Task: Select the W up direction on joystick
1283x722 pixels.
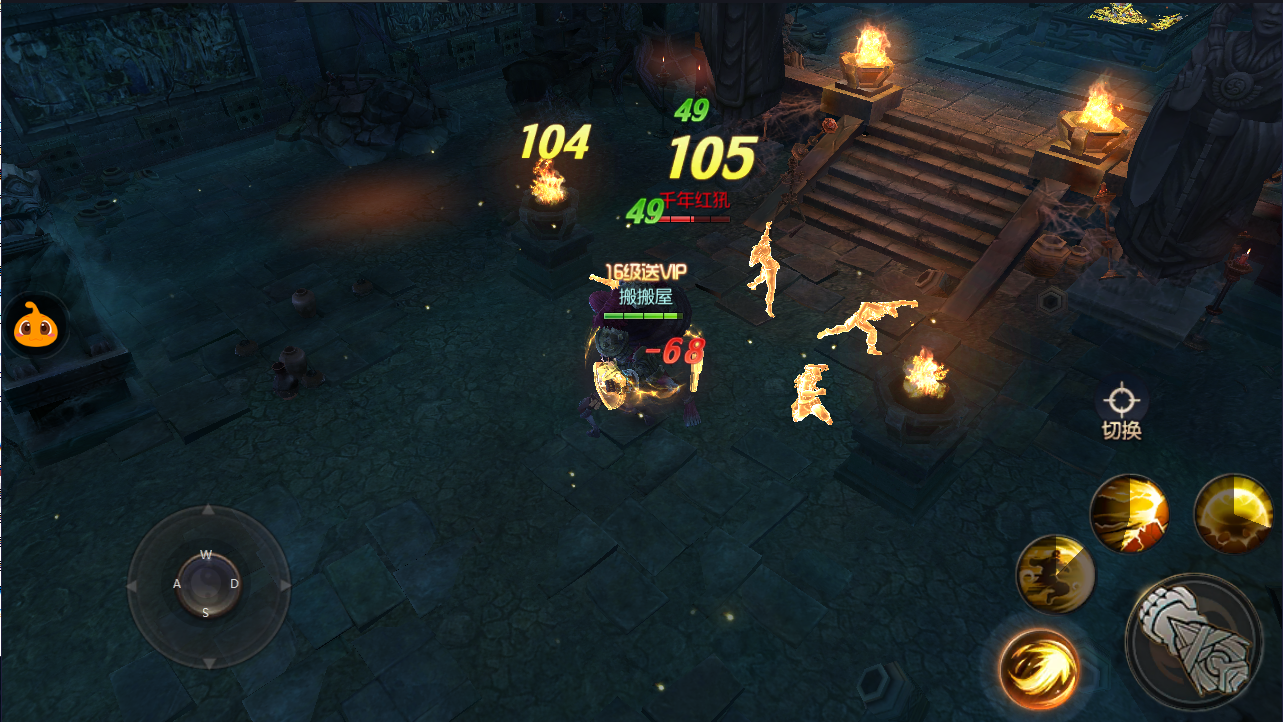Action: click(x=206, y=554)
